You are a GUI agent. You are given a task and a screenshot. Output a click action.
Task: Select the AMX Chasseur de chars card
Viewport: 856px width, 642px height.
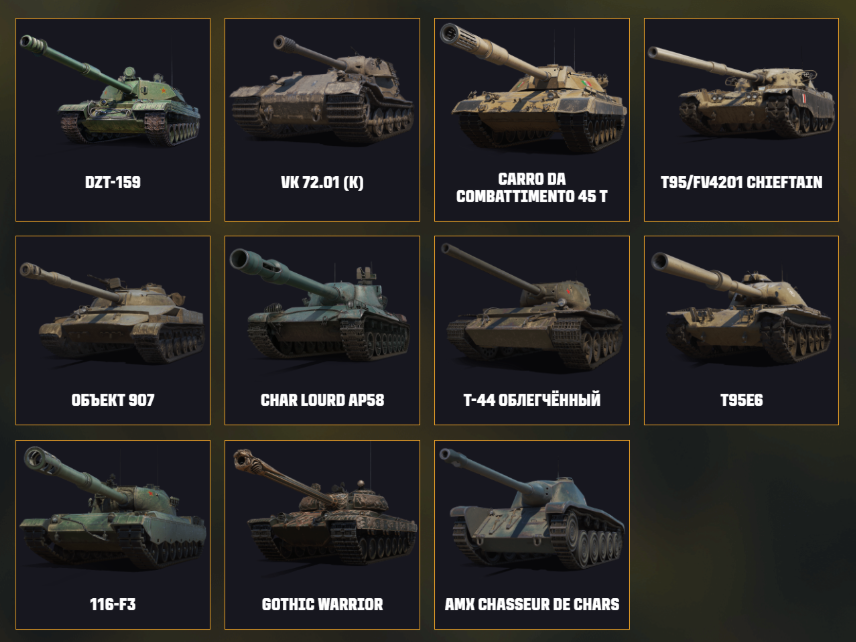[x=532, y=534]
